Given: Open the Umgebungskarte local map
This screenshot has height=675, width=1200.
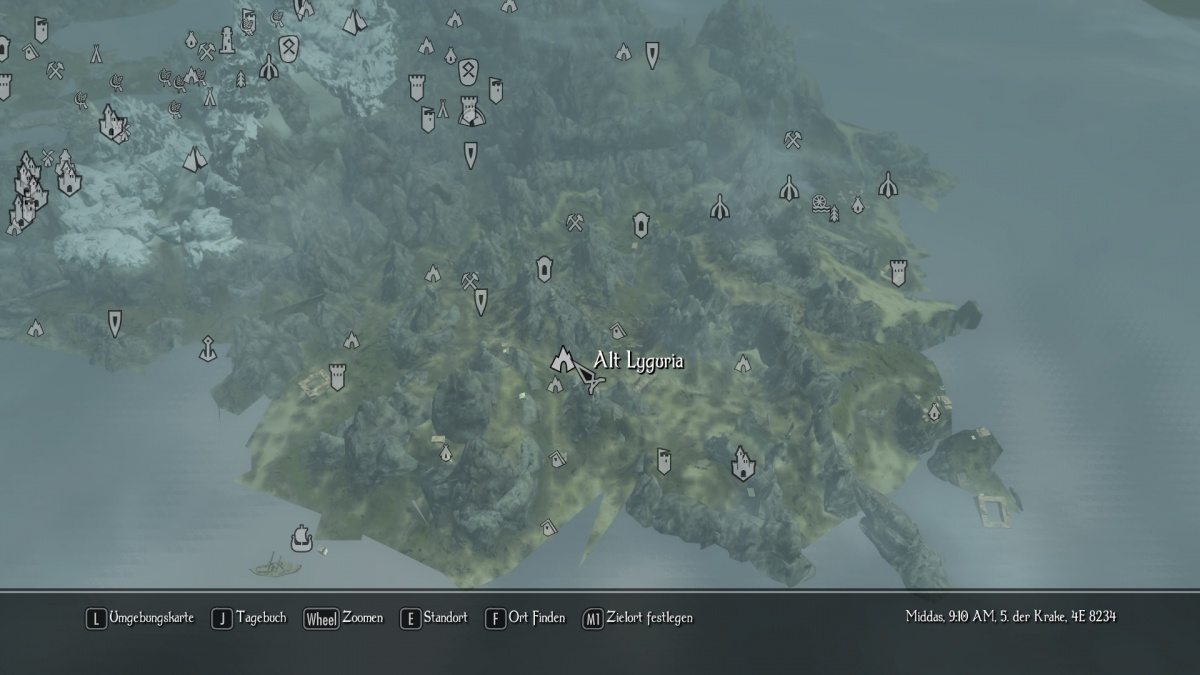Looking at the screenshot, I should click(140, 618).
